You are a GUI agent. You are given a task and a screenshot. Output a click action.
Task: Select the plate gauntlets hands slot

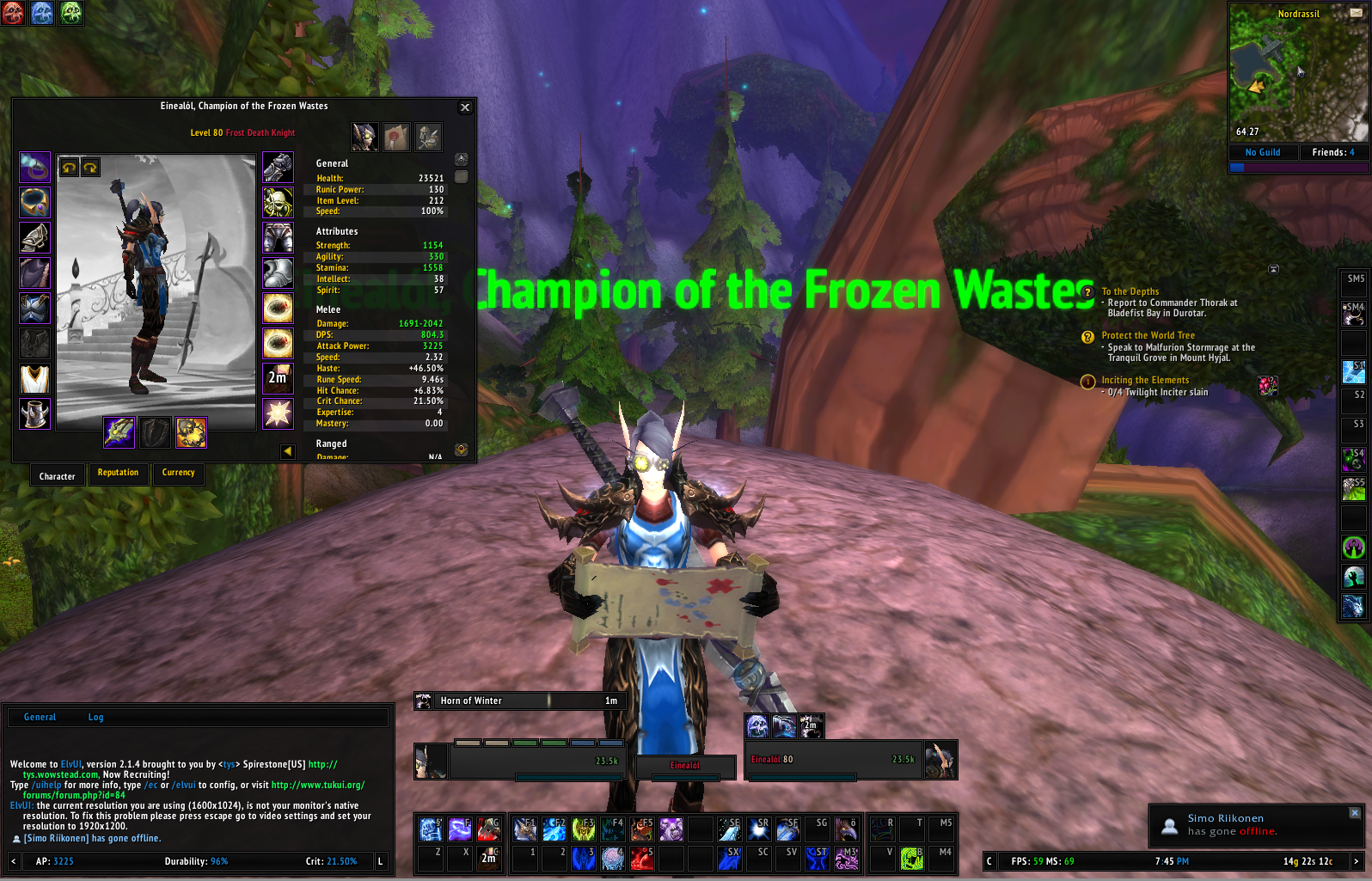point(278,168)
